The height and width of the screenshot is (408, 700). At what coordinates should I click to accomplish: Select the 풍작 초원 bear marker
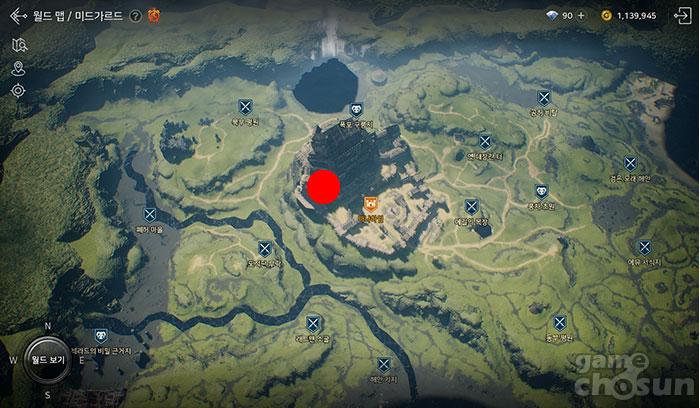(x=541, y=191)
